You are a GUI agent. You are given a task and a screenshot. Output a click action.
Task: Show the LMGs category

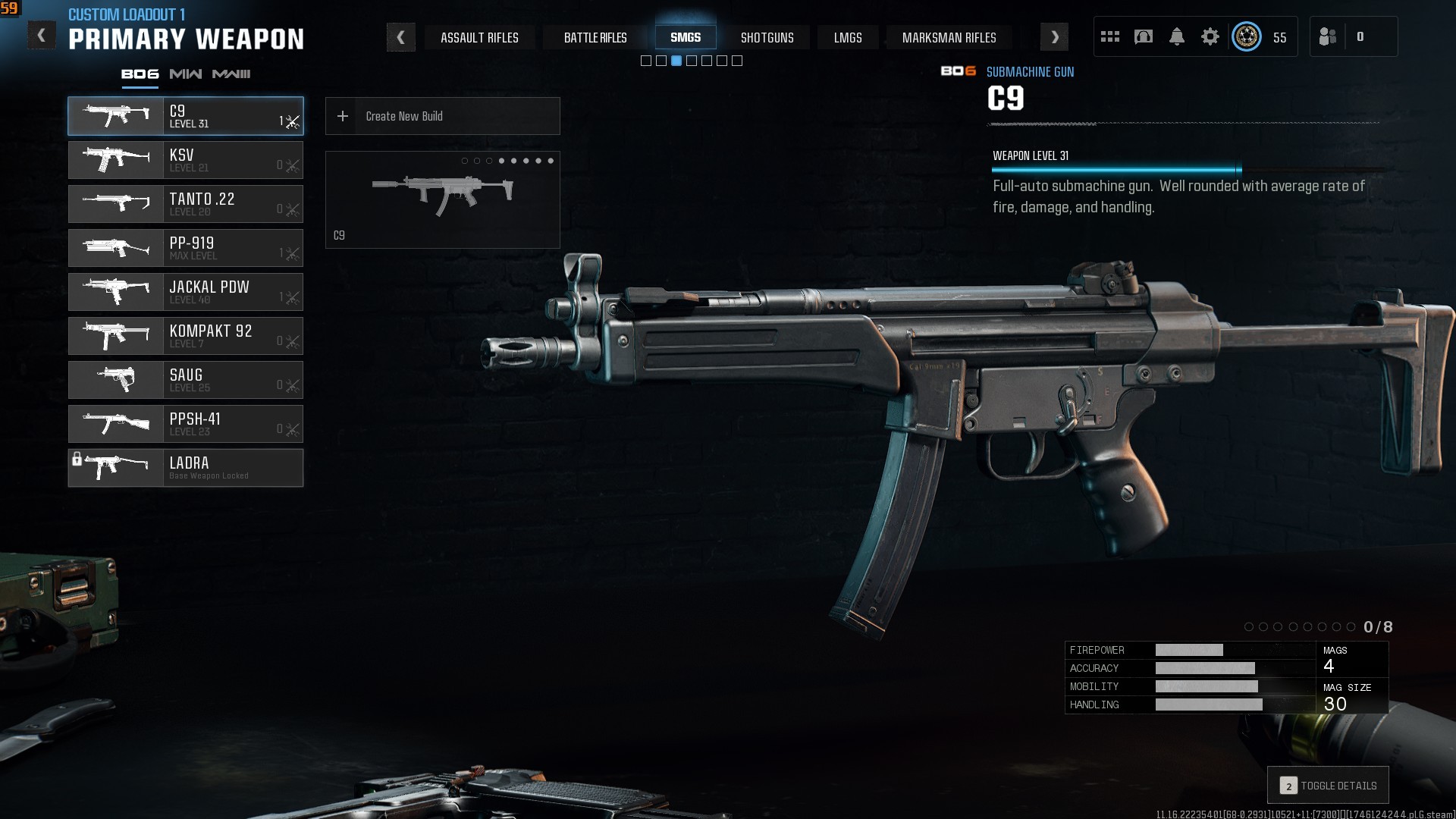(x=848, y=37)
